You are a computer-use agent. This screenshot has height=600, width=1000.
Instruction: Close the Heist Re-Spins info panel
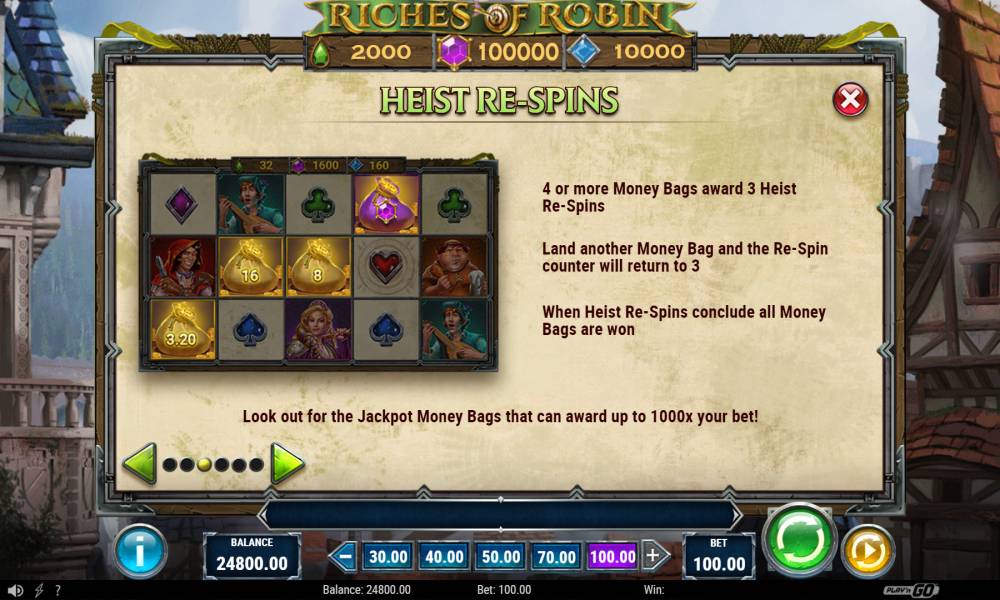point(850,100)
